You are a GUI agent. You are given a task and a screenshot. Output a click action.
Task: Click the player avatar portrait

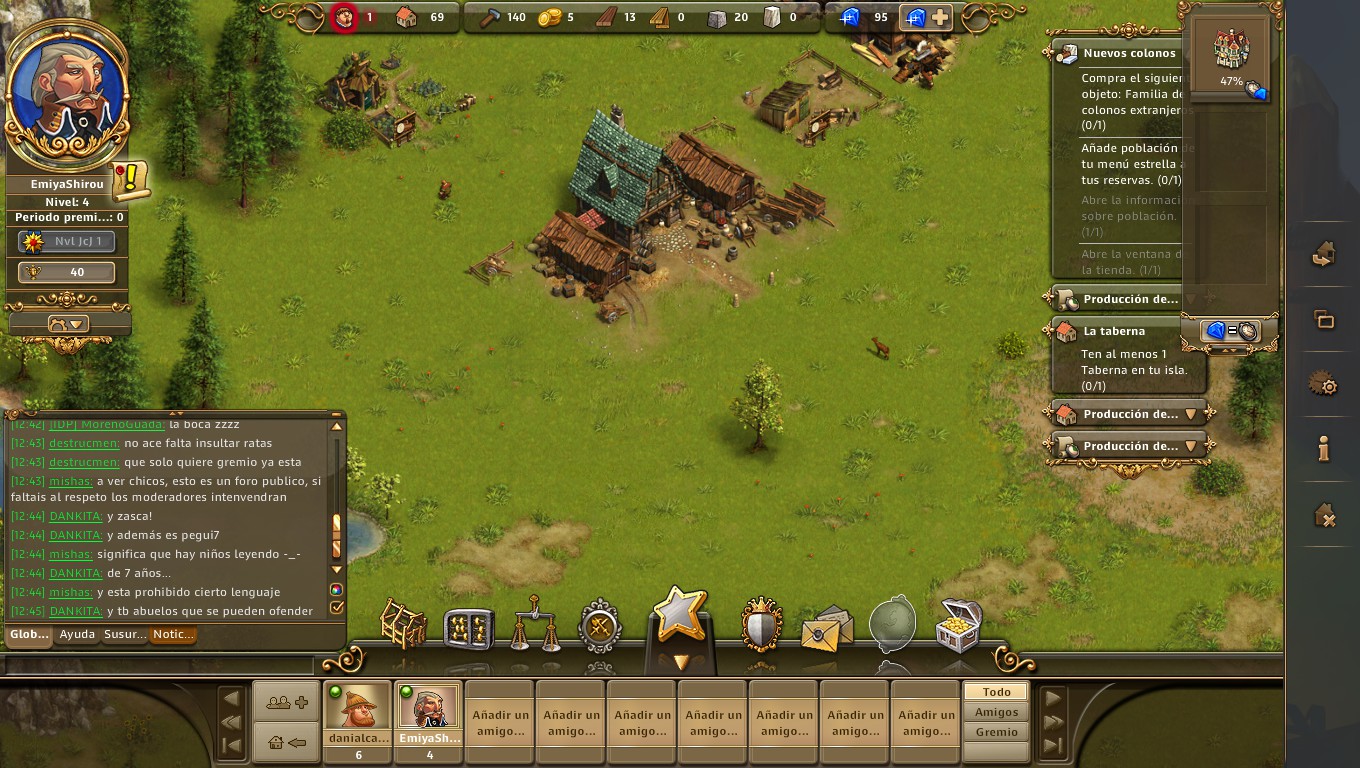[66, 93]
